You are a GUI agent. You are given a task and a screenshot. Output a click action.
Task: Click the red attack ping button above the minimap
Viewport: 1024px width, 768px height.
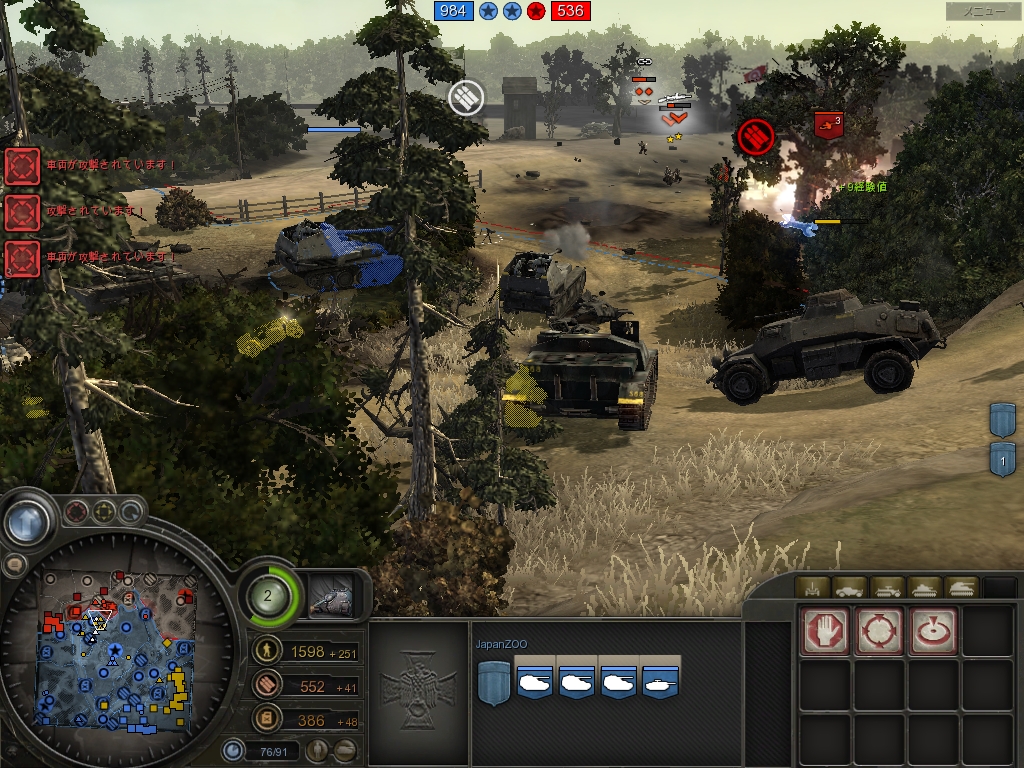[77, 513]
